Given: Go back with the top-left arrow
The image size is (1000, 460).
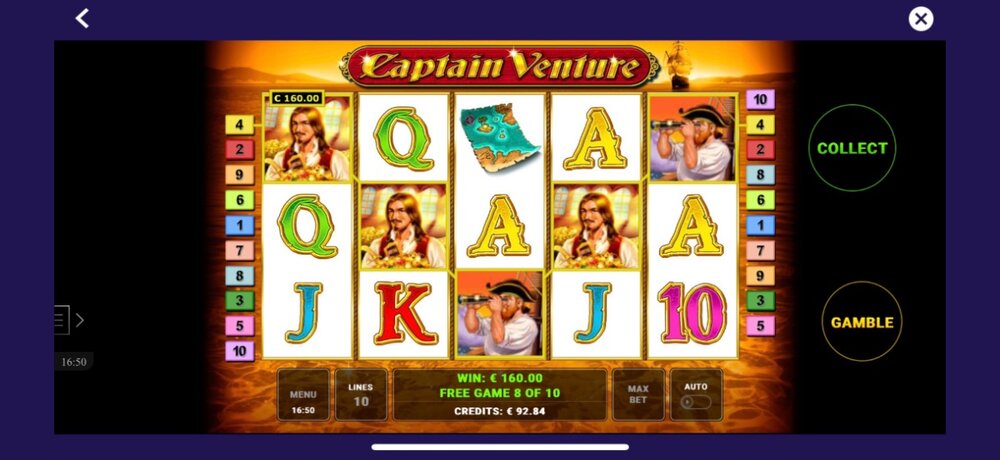Looking at the screenshot, I should [x=82, y=18].
